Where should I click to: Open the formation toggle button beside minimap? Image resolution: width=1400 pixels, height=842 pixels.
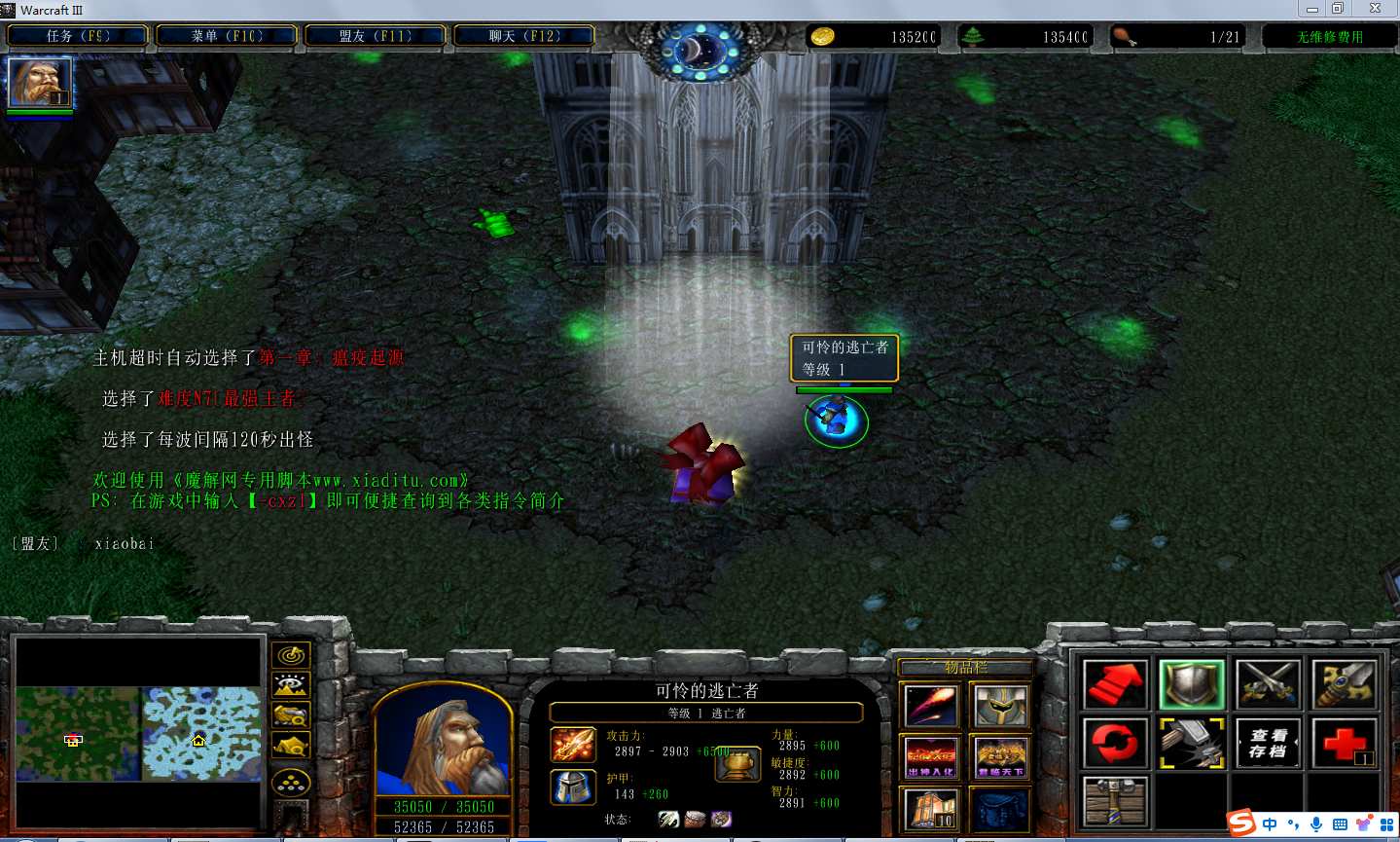tap(291, 782)
